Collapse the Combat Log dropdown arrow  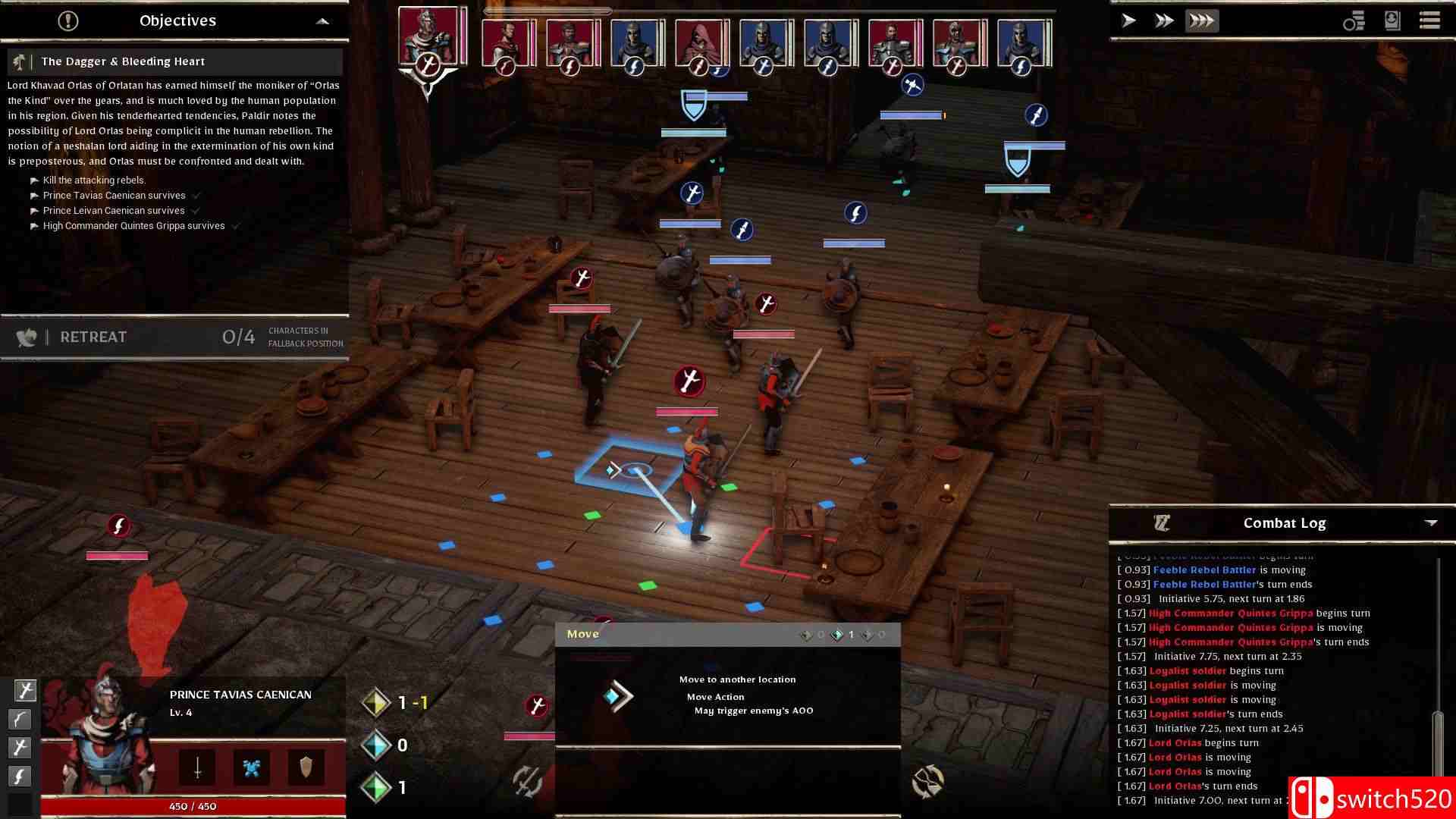click(1431, 523)
